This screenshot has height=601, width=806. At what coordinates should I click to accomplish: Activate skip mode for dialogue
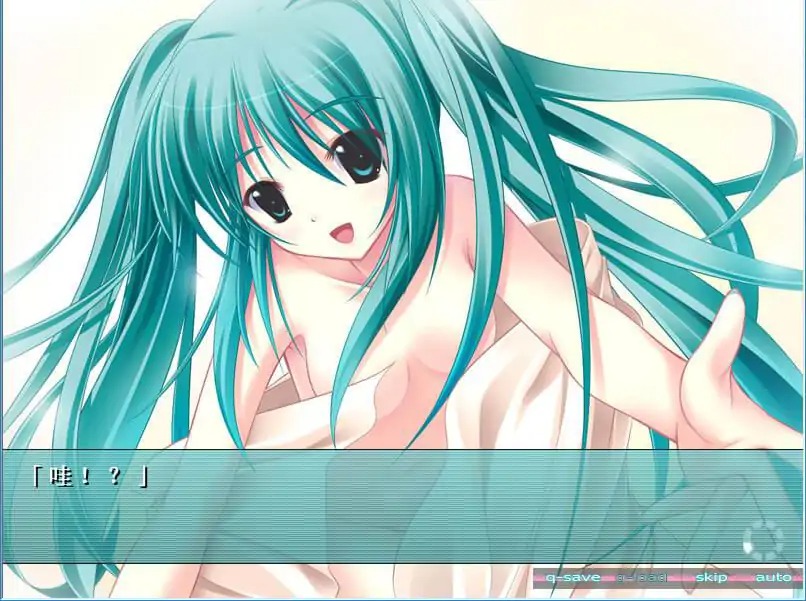coord(712,577)
